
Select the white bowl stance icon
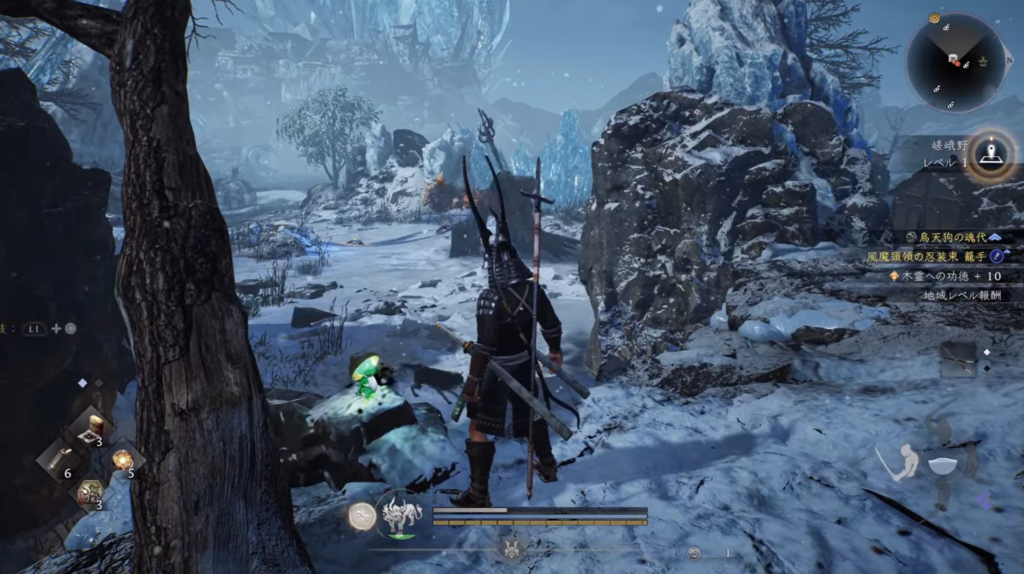(x=943, y=465)
